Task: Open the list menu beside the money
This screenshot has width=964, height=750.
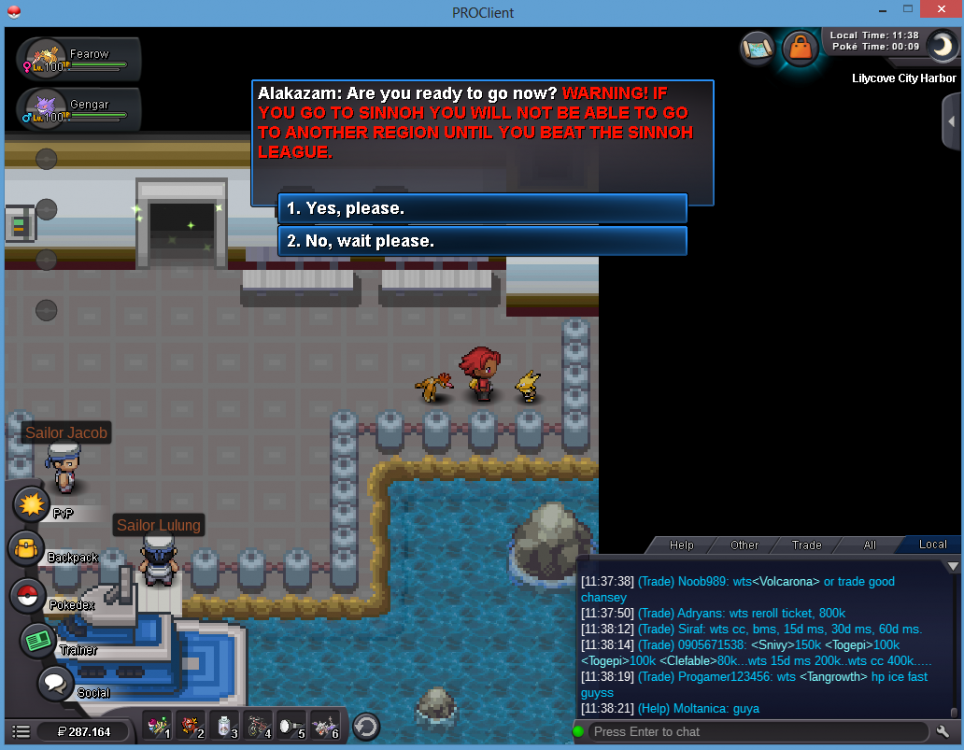Action: coord(20,732)
